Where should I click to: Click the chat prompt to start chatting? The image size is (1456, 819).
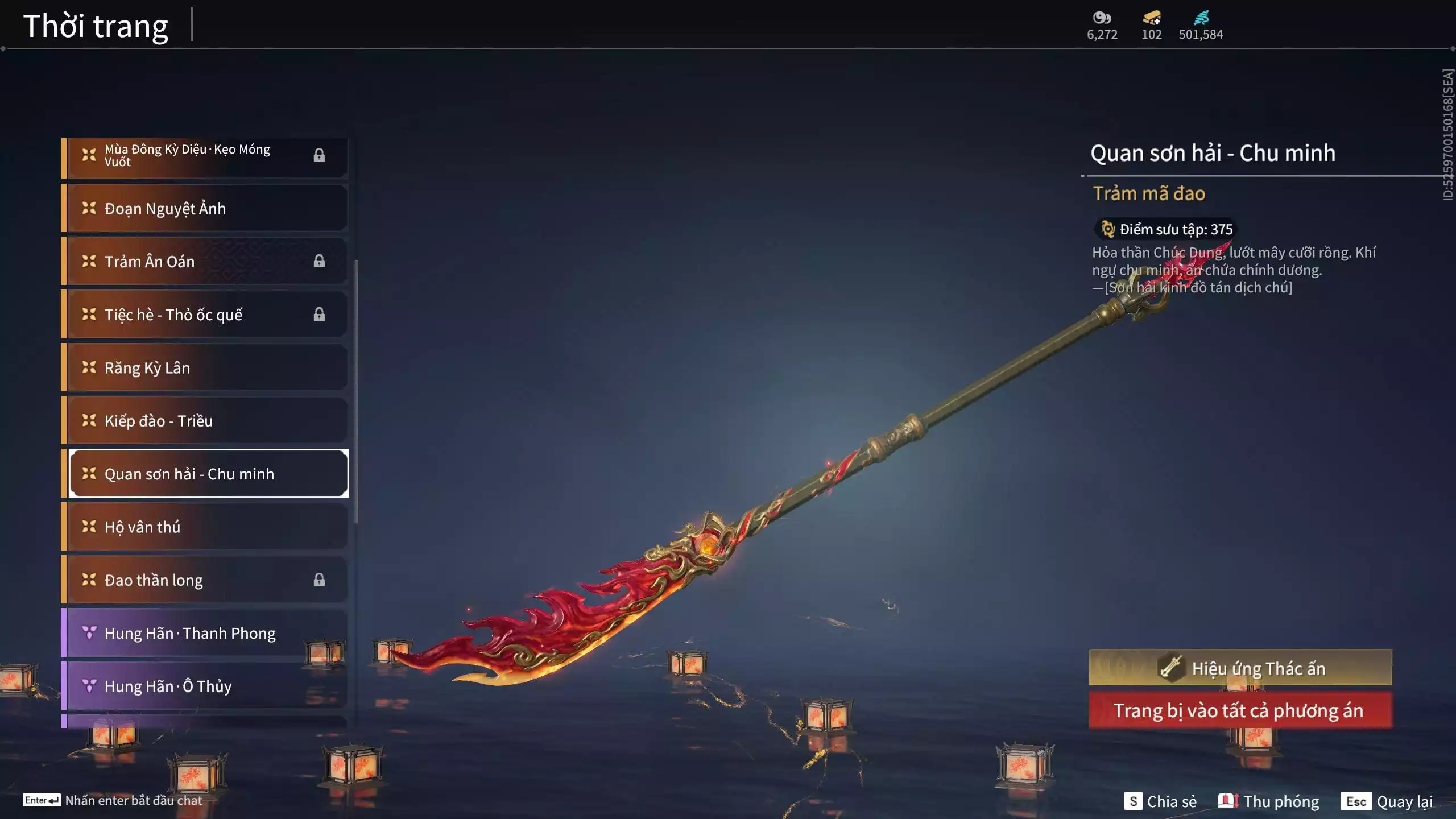click(113, 800)
